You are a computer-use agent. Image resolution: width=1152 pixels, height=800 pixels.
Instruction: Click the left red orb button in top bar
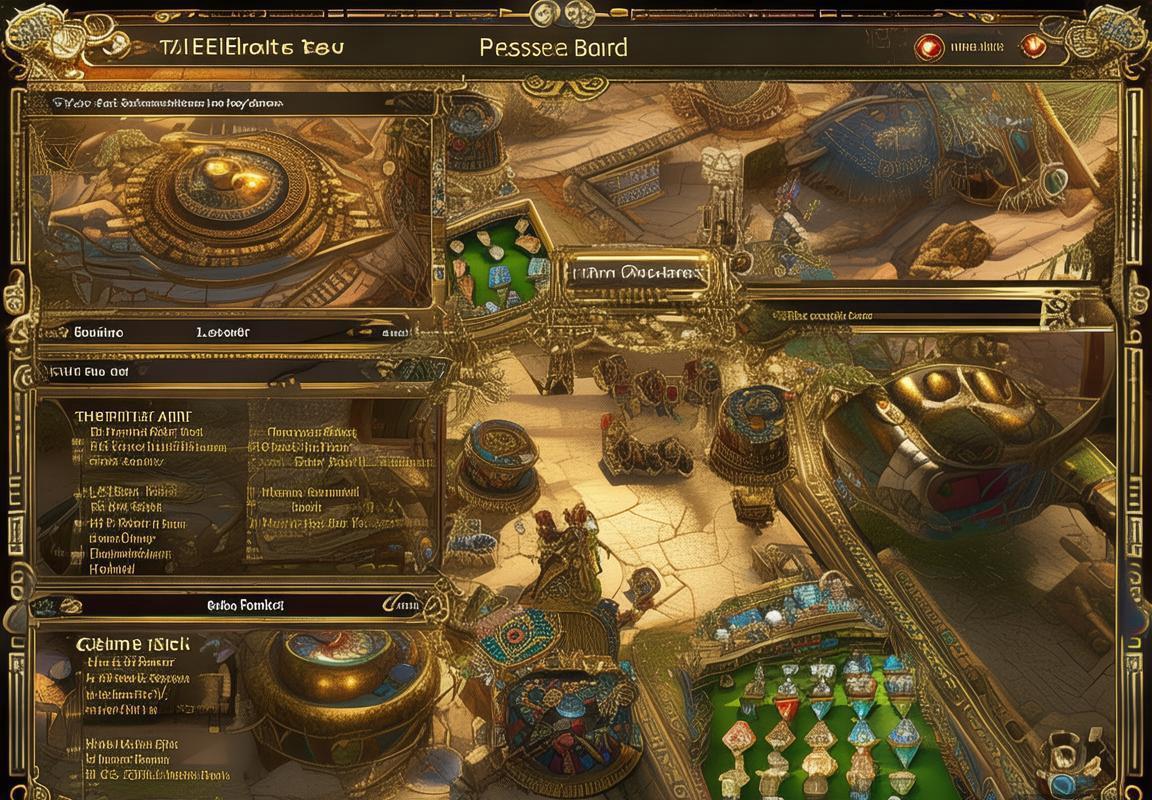(x=930, y=46)
